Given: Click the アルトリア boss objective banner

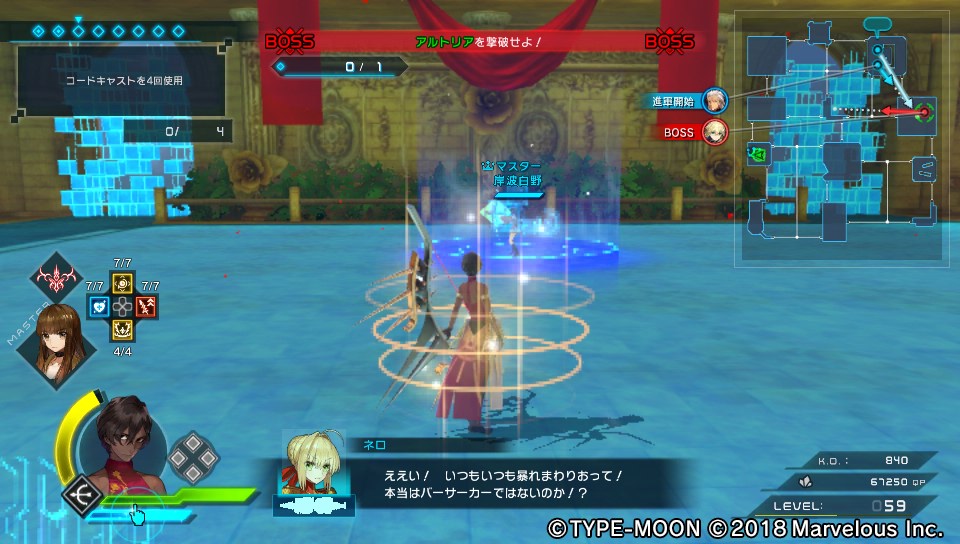Looking at the screenshot, I should [x=478, y=42].
